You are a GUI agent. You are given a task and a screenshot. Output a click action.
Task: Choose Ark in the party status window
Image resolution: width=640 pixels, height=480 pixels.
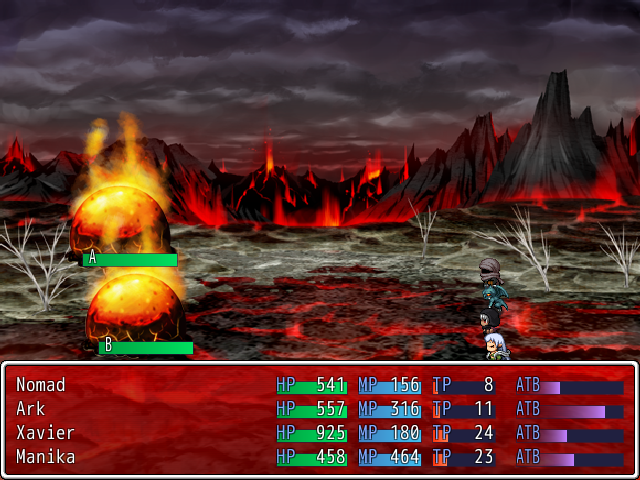(31, 409)
